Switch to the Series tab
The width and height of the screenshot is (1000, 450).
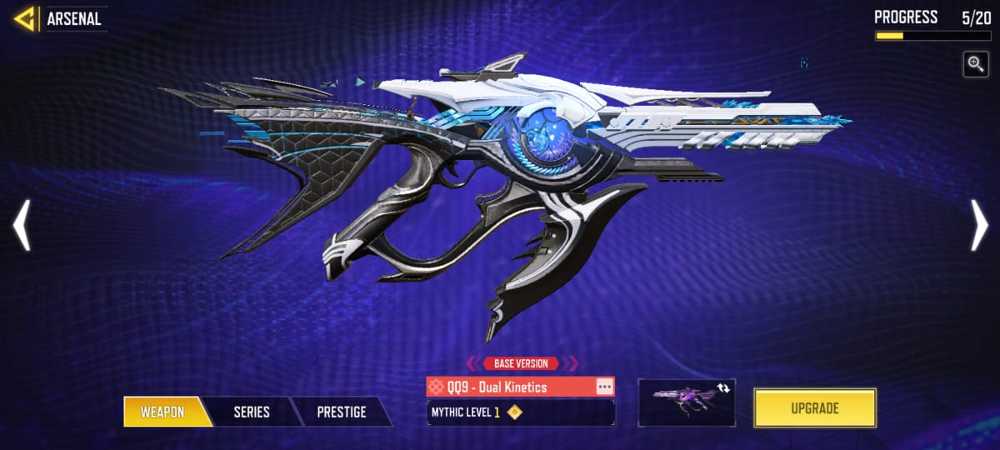251,411
